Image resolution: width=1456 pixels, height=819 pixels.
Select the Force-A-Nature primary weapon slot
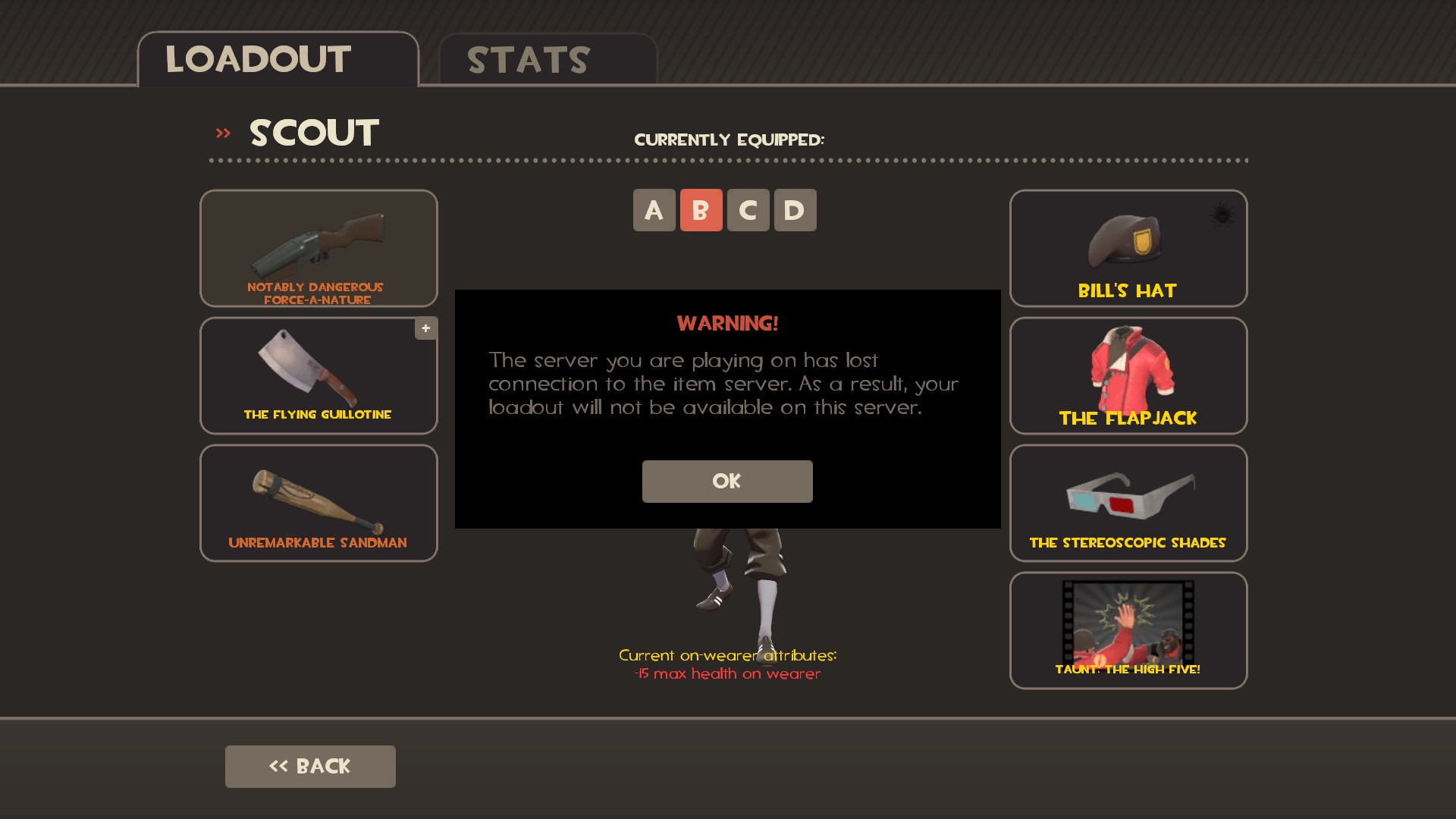click(318, 248)
